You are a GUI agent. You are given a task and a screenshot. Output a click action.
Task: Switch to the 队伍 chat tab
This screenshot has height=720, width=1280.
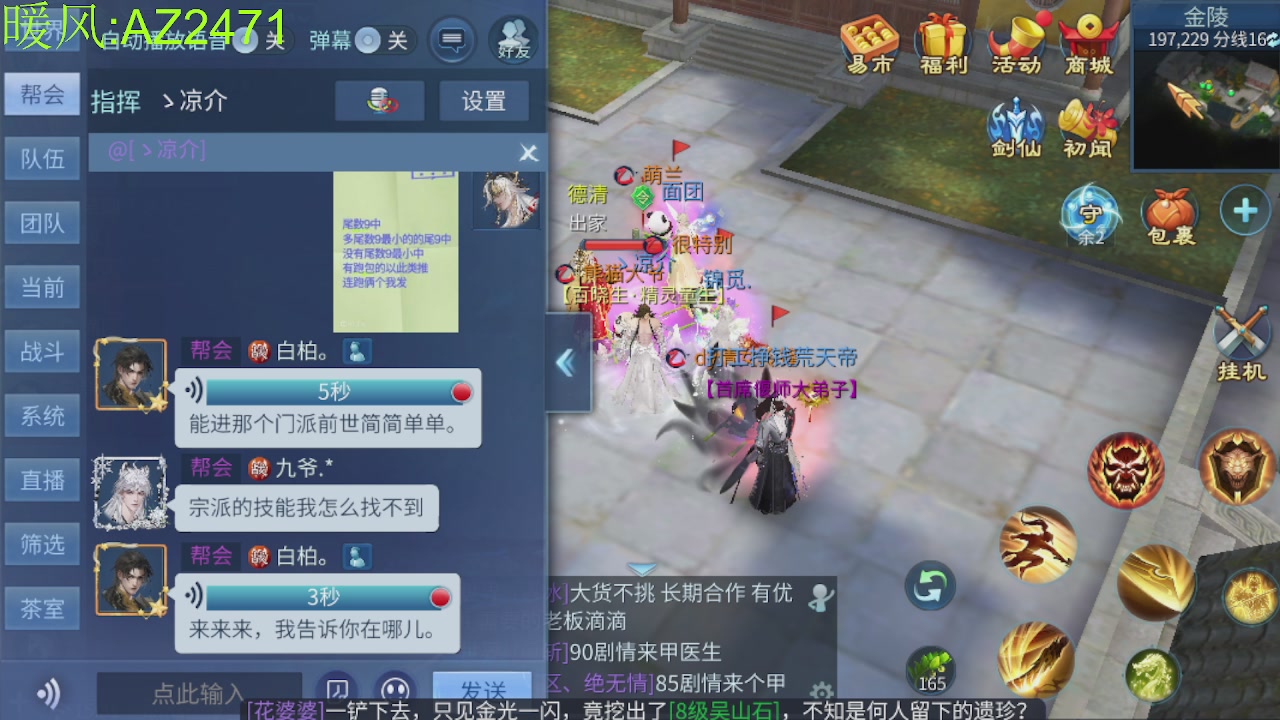(x=42, y=158)
